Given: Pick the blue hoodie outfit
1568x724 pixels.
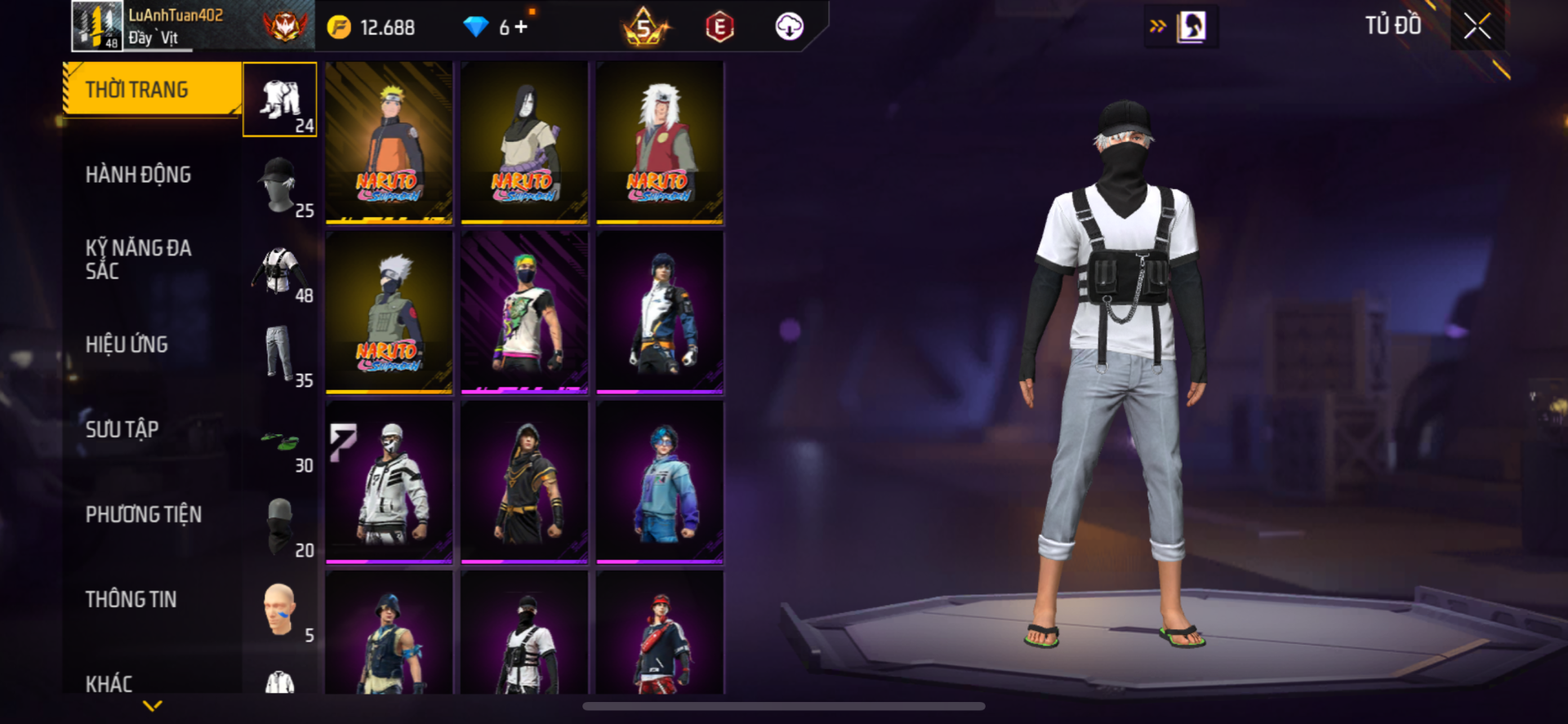Looking at the screenshot, I should tap(660, 482).
